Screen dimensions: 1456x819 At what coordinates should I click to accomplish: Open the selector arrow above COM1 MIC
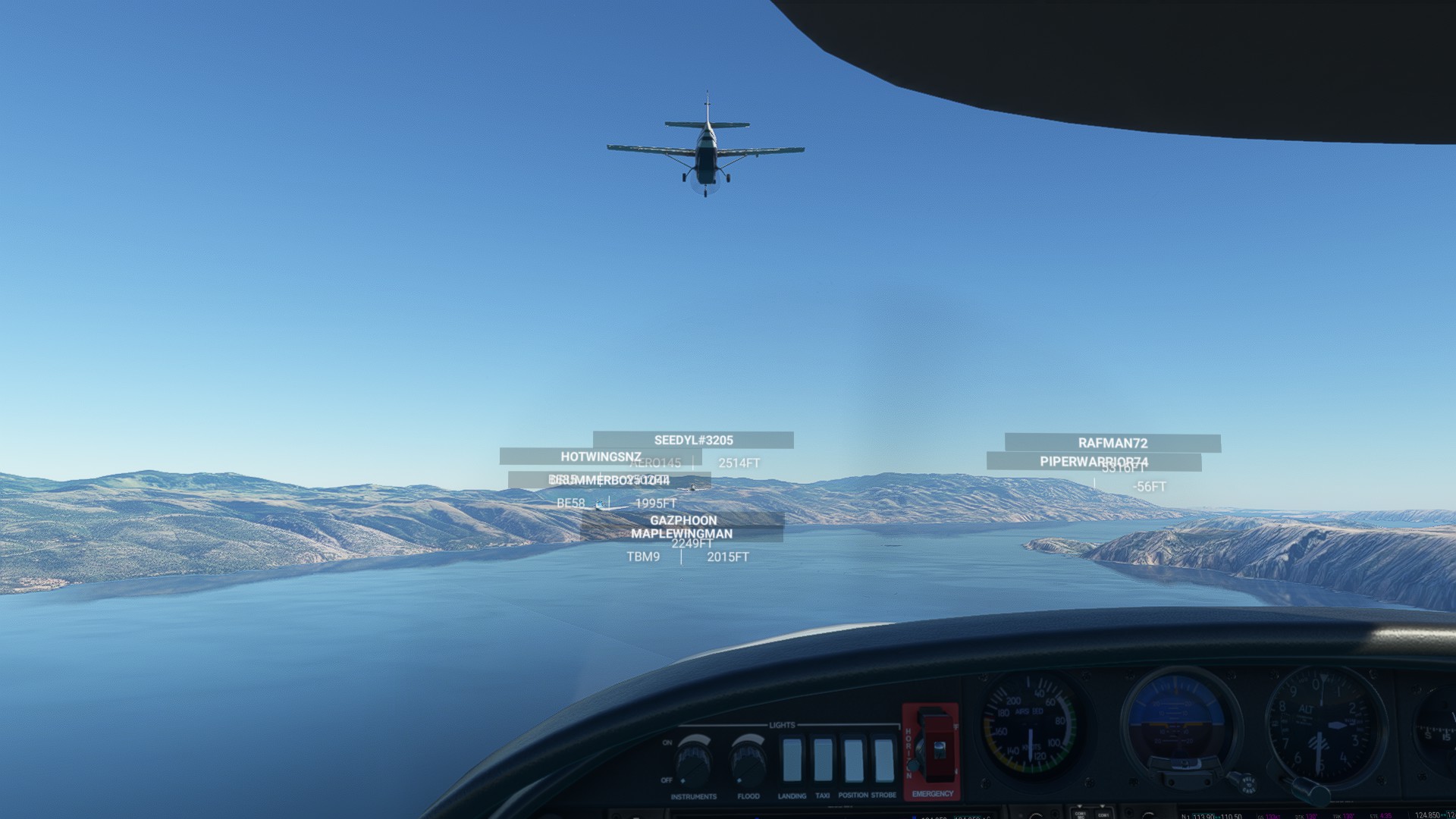click(x=1080, y=806)
